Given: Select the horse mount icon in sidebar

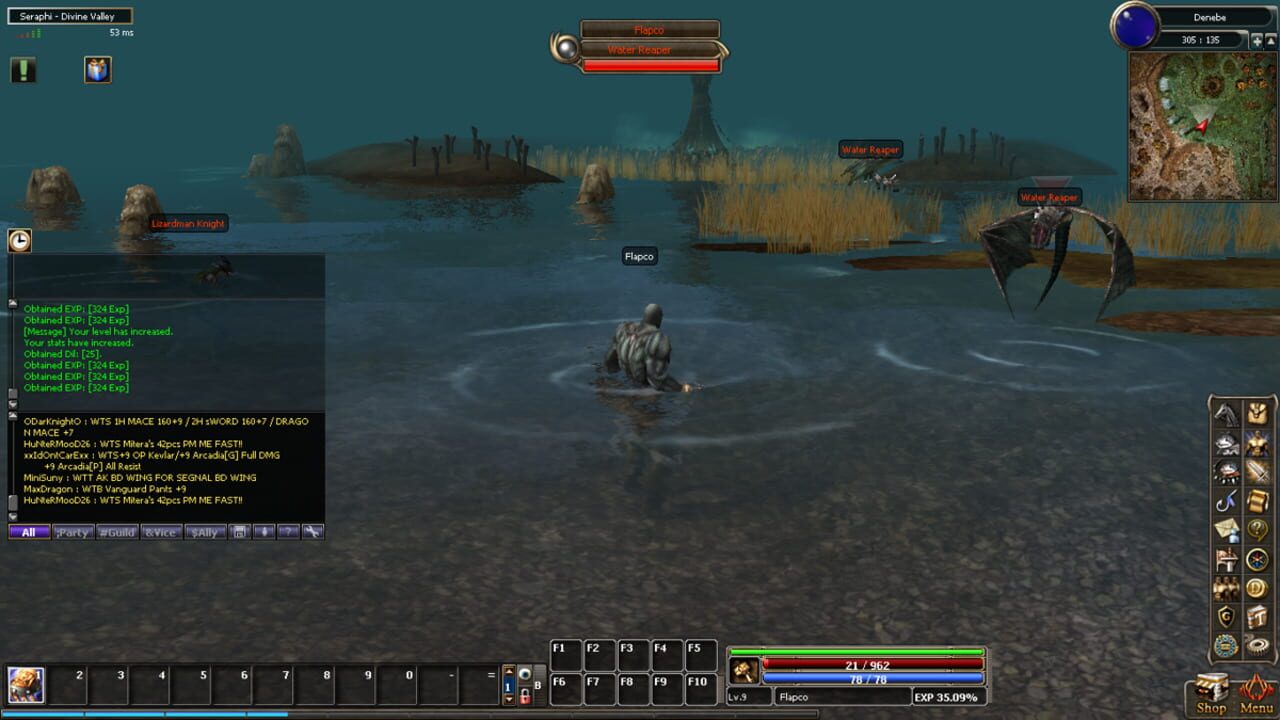Looking at the screenshot, I should [x=1227, y=415].
